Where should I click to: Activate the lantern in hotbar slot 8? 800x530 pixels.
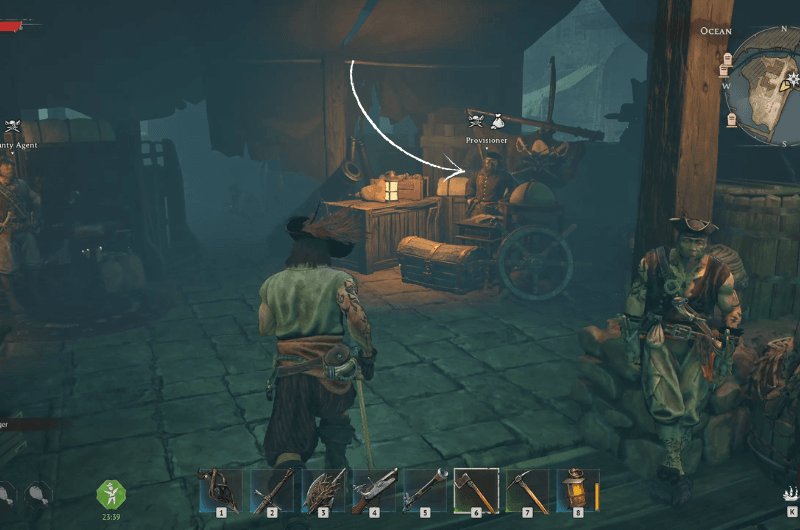577,490
